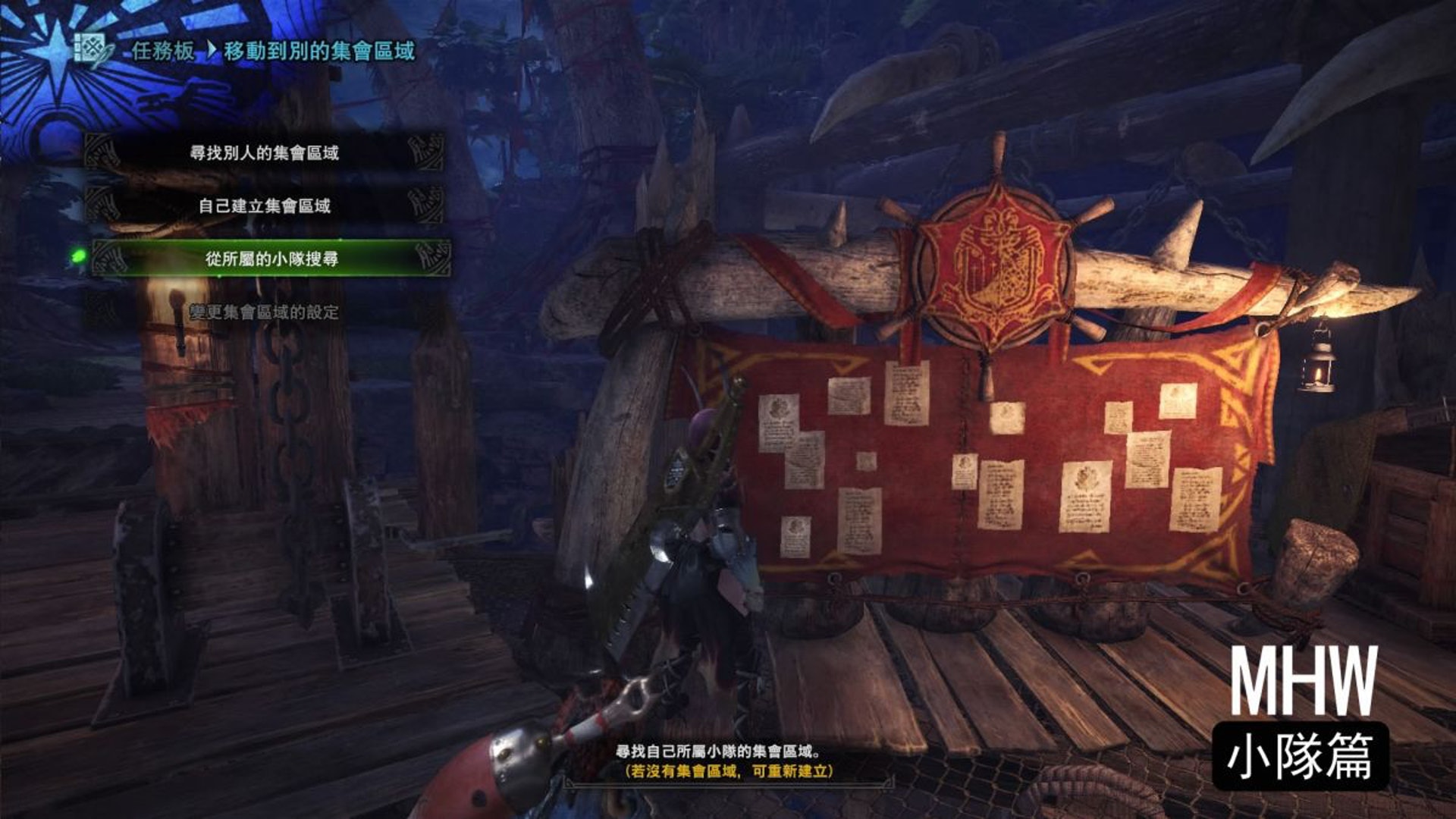Open 變更集會區域的設定 option
Image resolution: width=1456 pixels, height=819 pixels.
[x=264, y=312]
